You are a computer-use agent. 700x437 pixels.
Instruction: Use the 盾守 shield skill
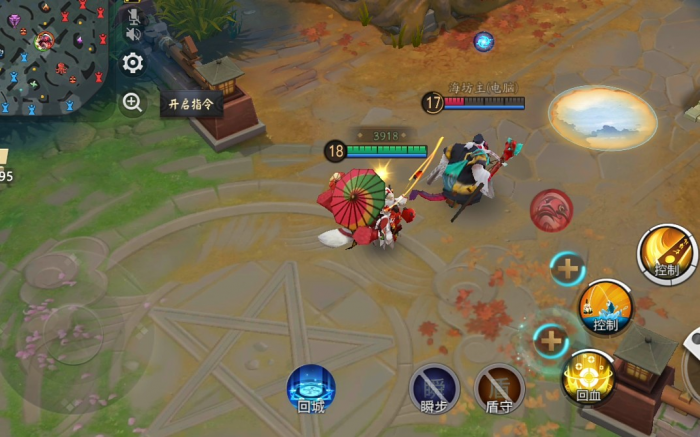tap(499, 388)
